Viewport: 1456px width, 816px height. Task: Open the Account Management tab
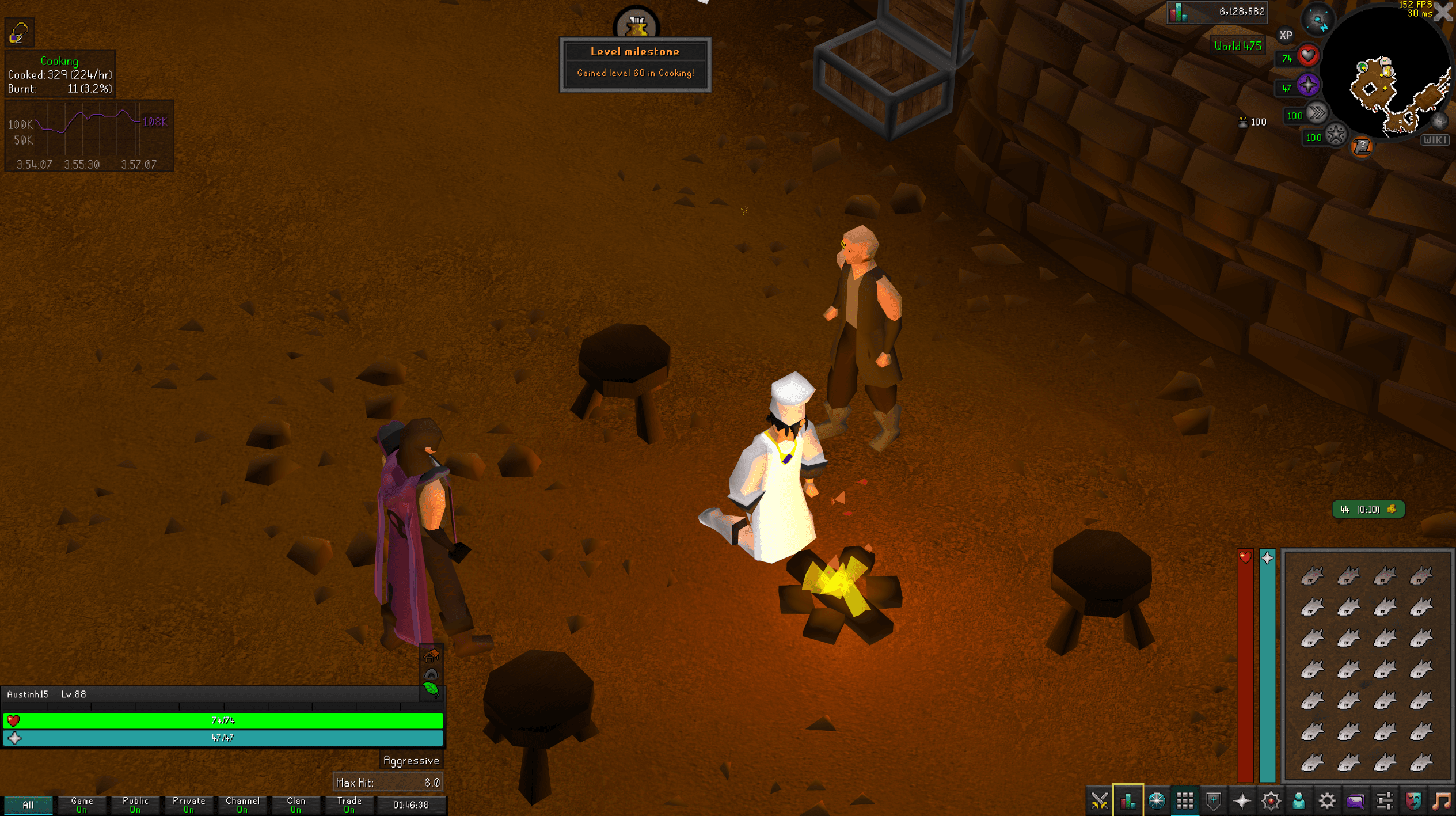(x=1298, y=801)
